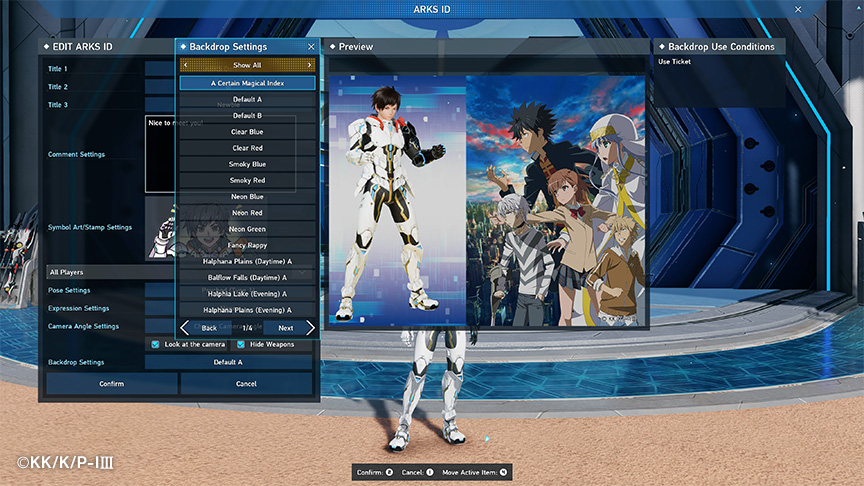Pick Halphia Lake (Evening) A backdrop
The width and height of the screenshot is (864, 486).
coord(247,294)
